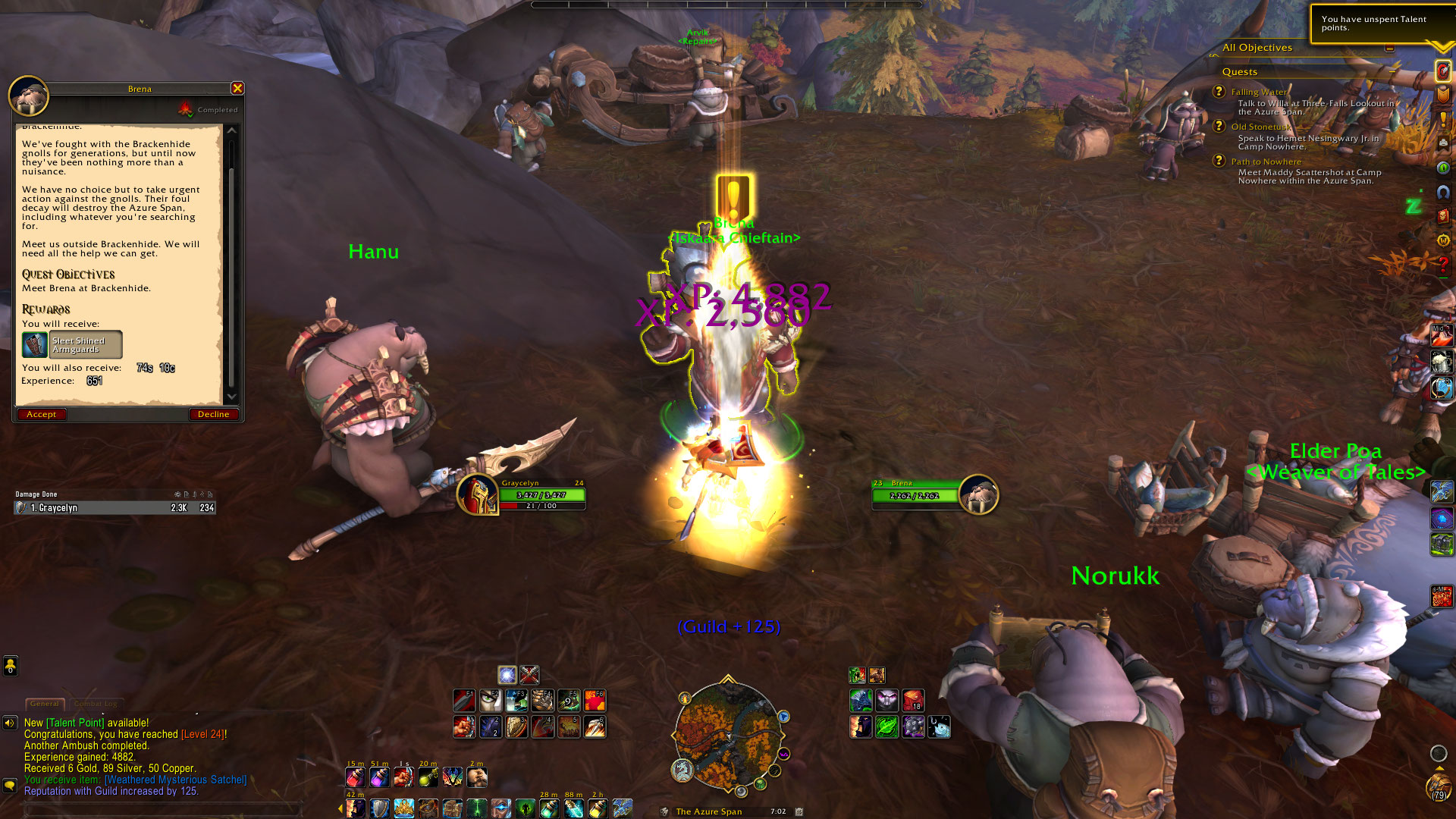Open the highlighted talents micro button
Screen dimensions: 1456x819
coord(1442,71)
